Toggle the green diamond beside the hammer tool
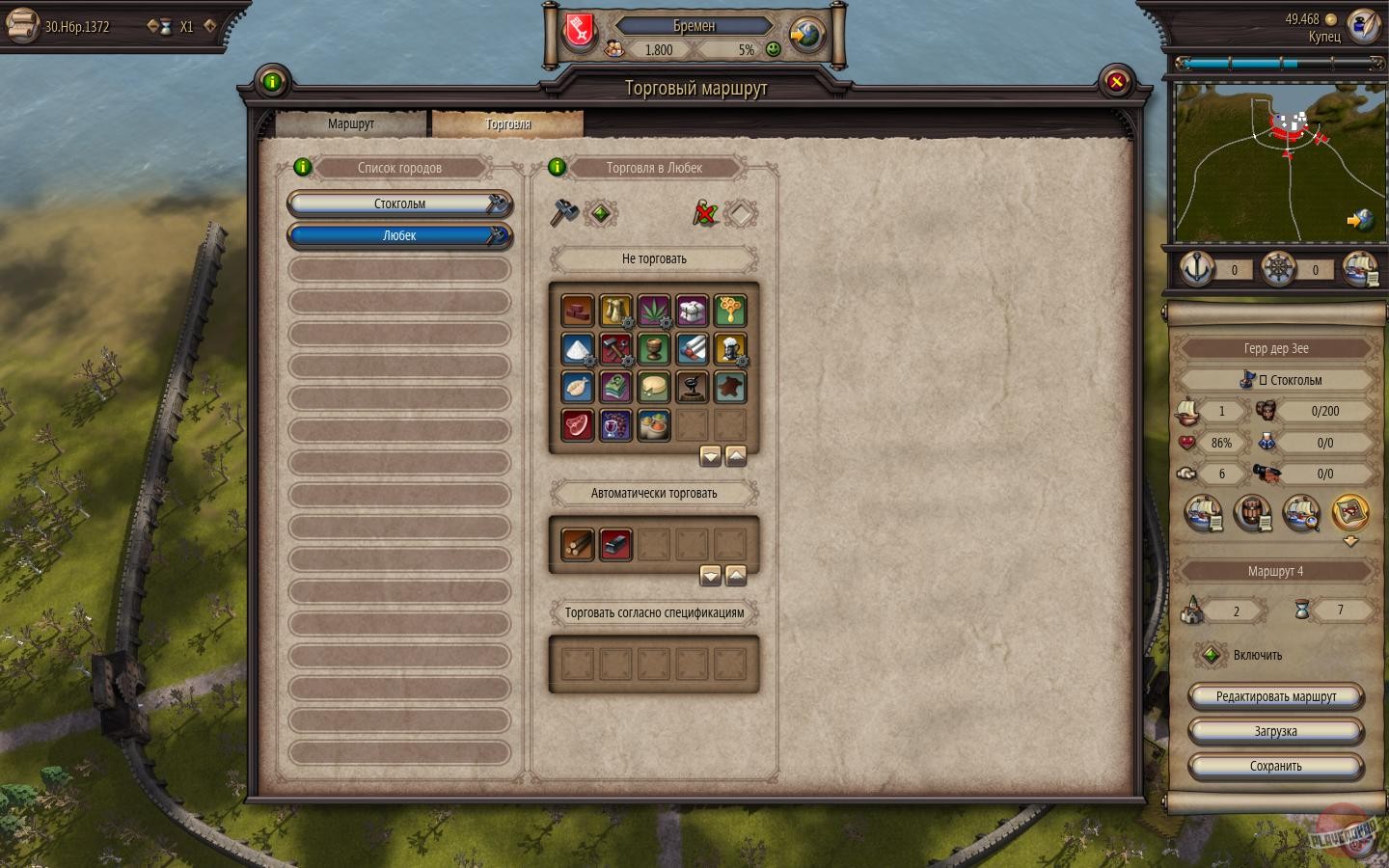Viewport: 1389px width, 868px height. (600, 214)
